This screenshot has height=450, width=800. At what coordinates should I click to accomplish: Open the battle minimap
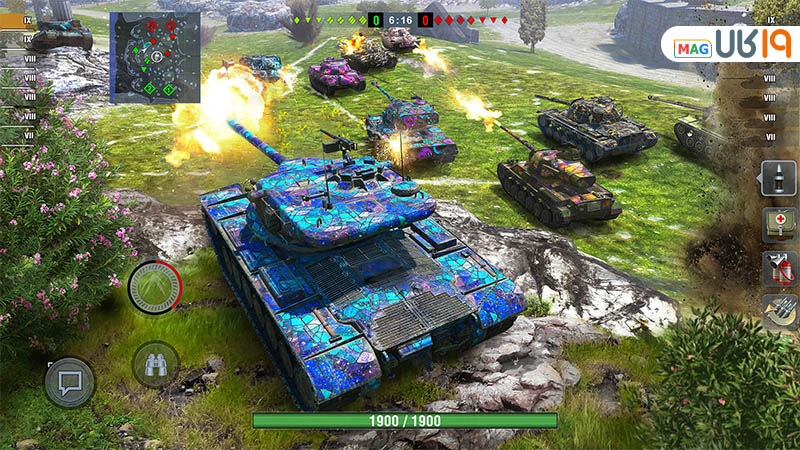pyautogui.click(x=154, y=57)
